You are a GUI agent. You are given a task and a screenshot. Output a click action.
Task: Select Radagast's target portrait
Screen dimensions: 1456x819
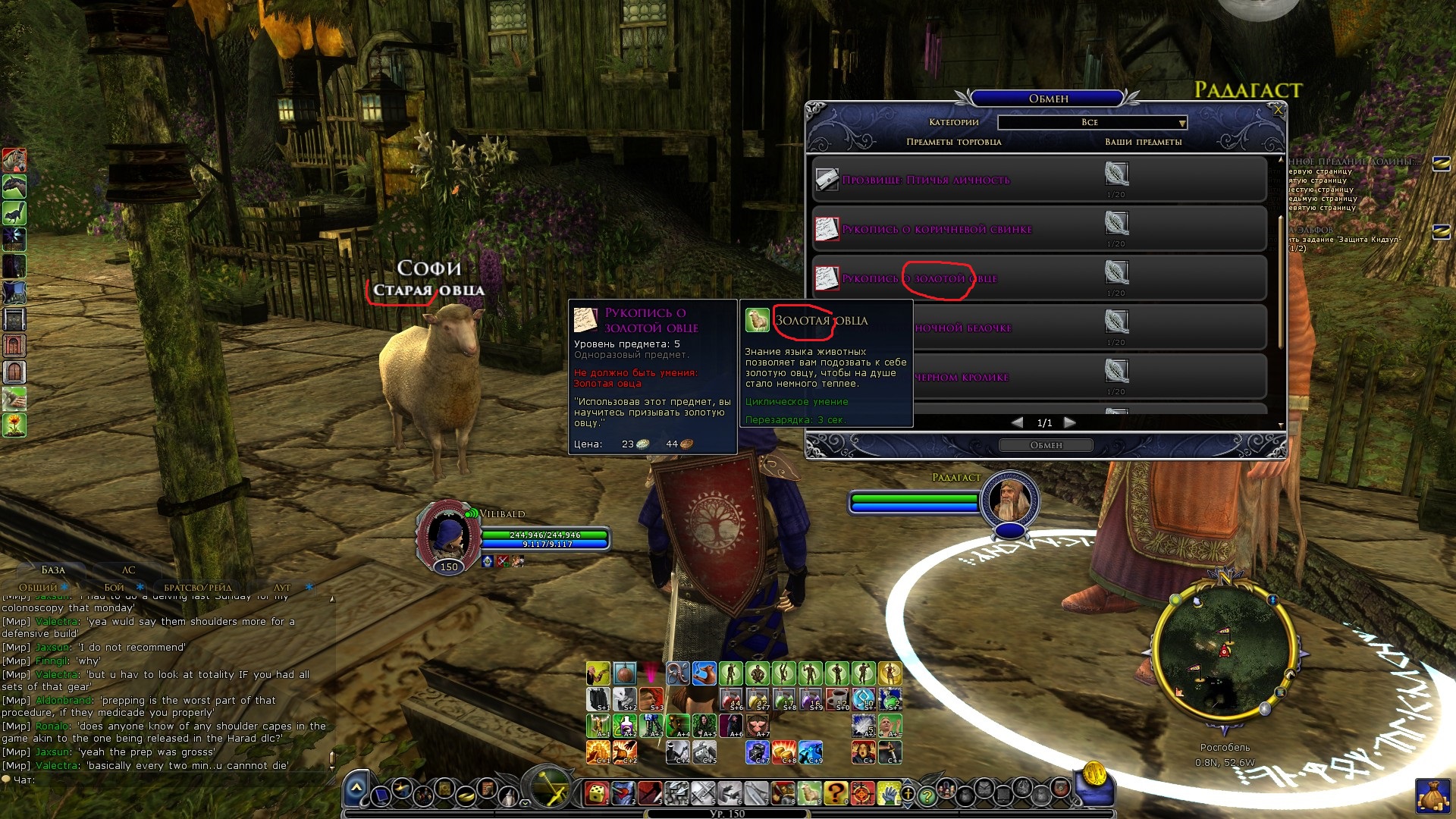1009,500
